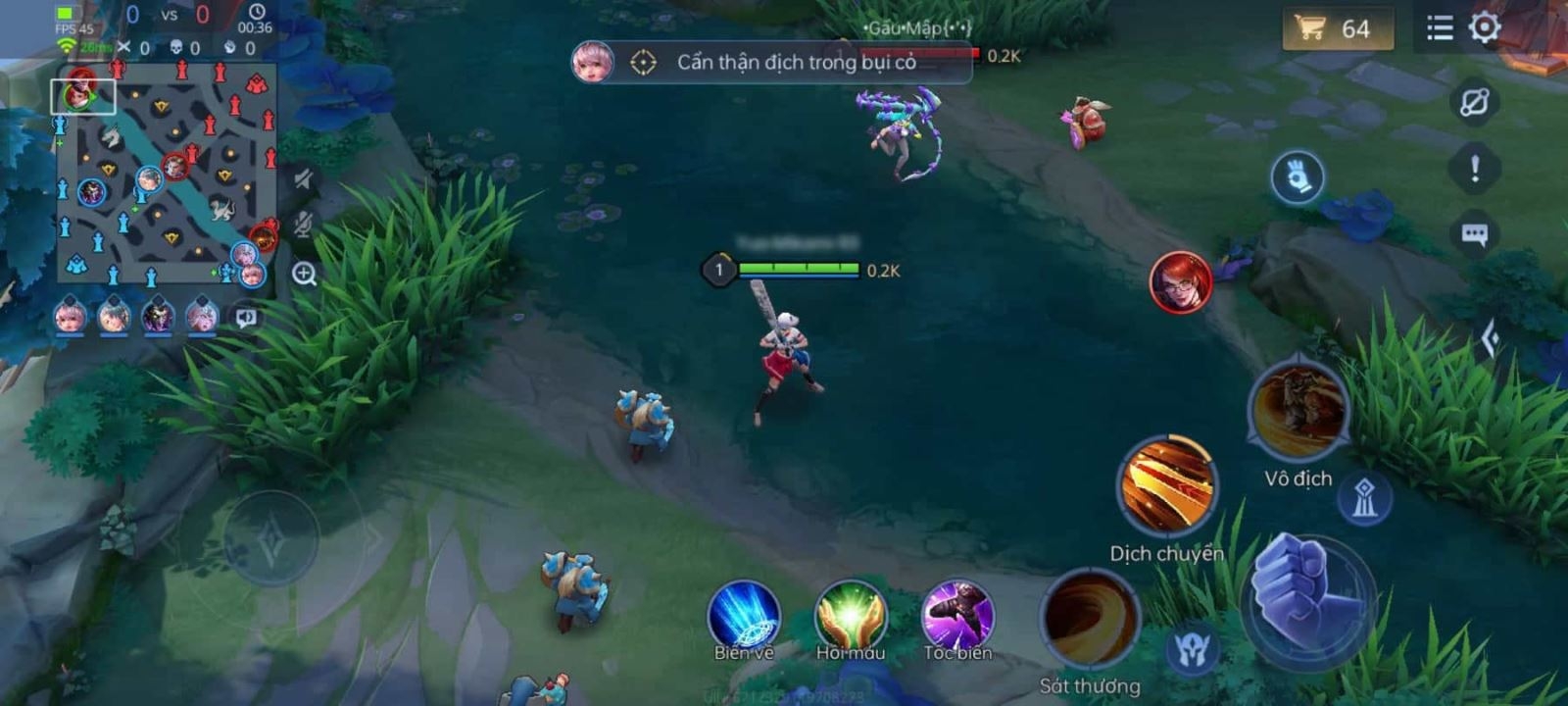Send the exclamation mark alert ping
Screen dimensions: 1568x706
coord(1474,169)
